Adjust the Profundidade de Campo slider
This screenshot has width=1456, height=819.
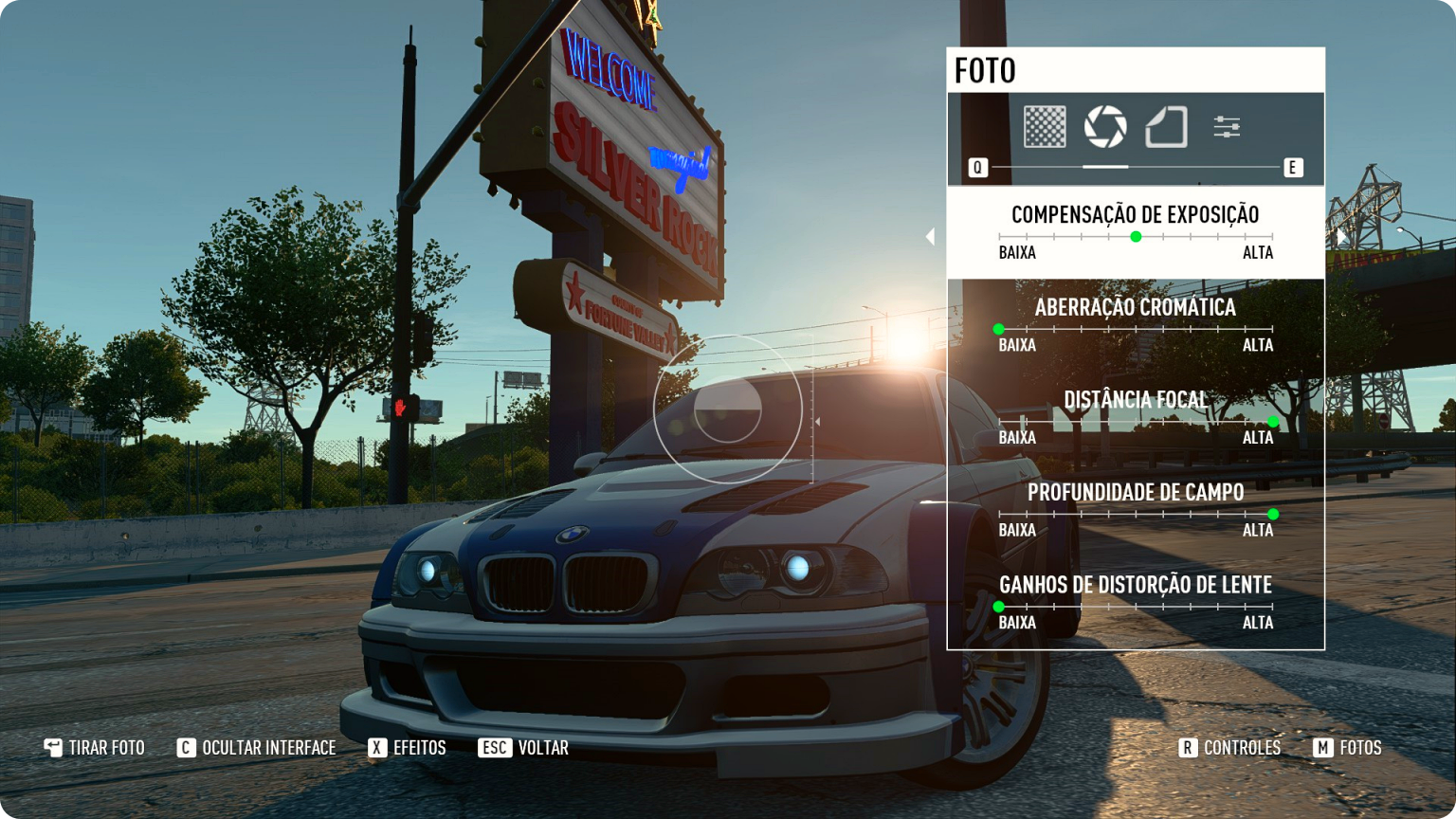tap(1273, 515)
